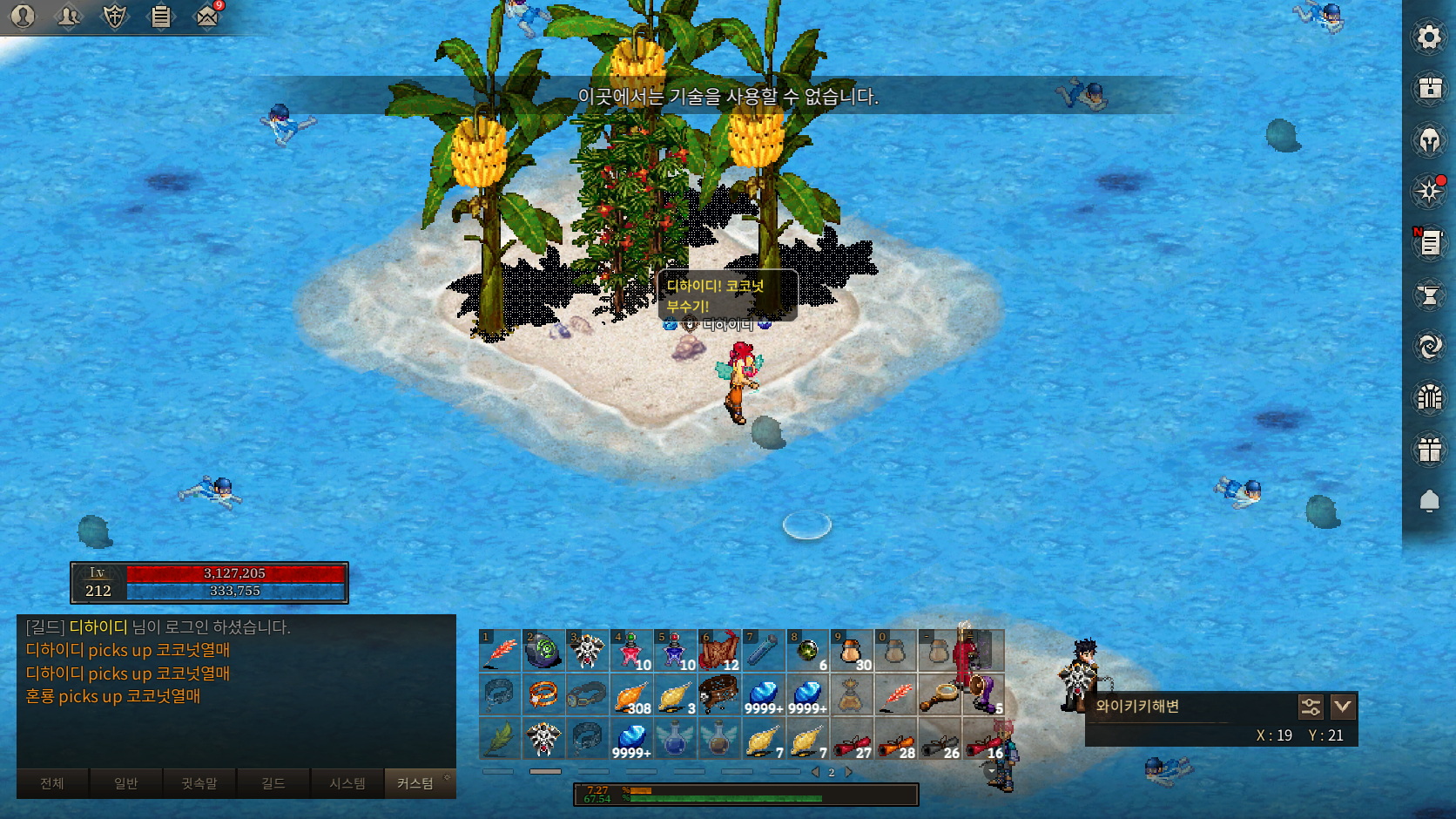This screenshot has height=819, width=1456.
Task: Switch to the 길드 chat tab
Action: point(273,783)
